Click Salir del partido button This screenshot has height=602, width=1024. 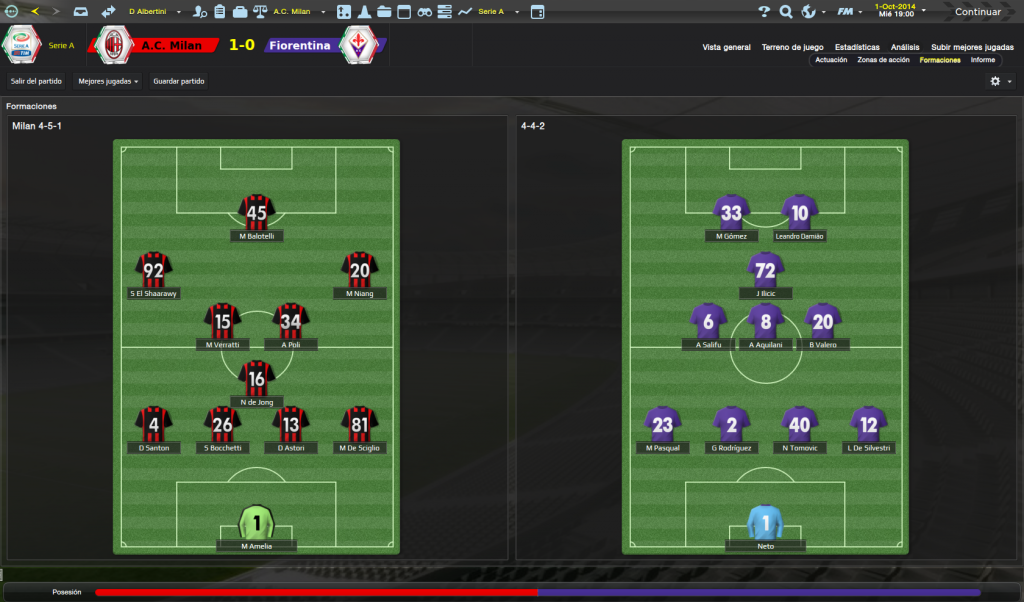[36, 81]
